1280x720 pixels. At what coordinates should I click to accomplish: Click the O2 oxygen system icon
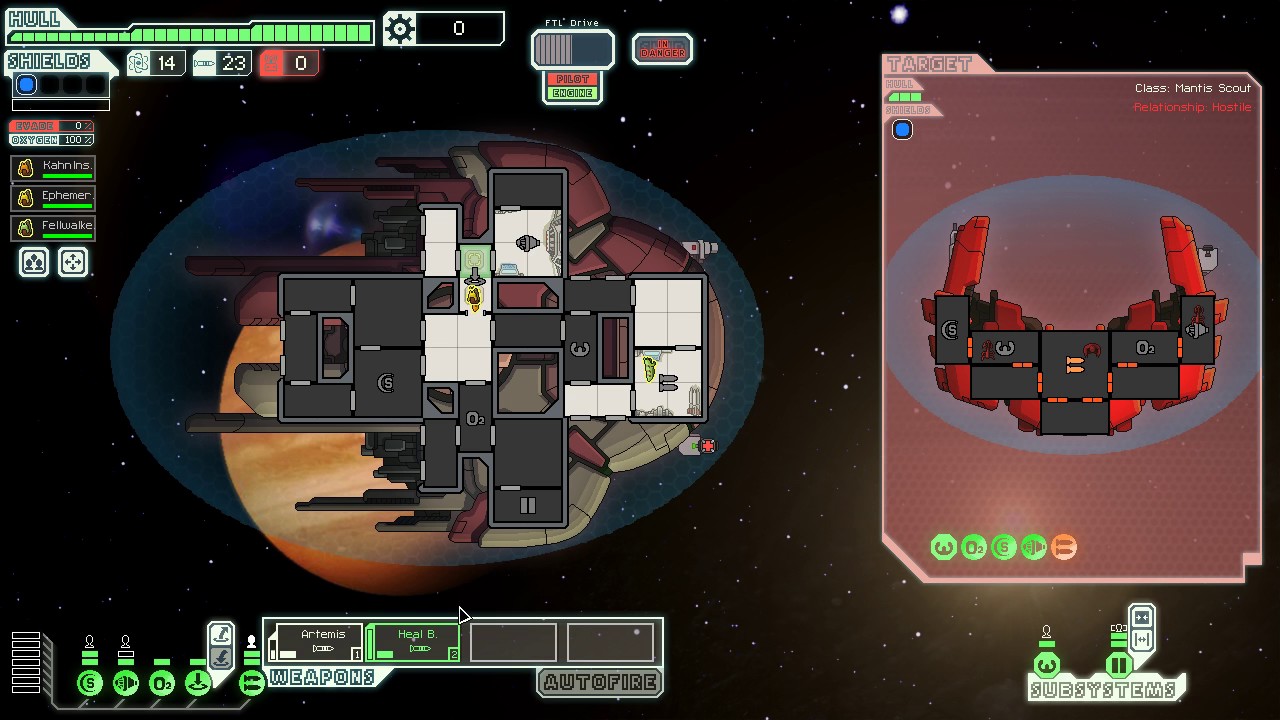coord(162,684)
